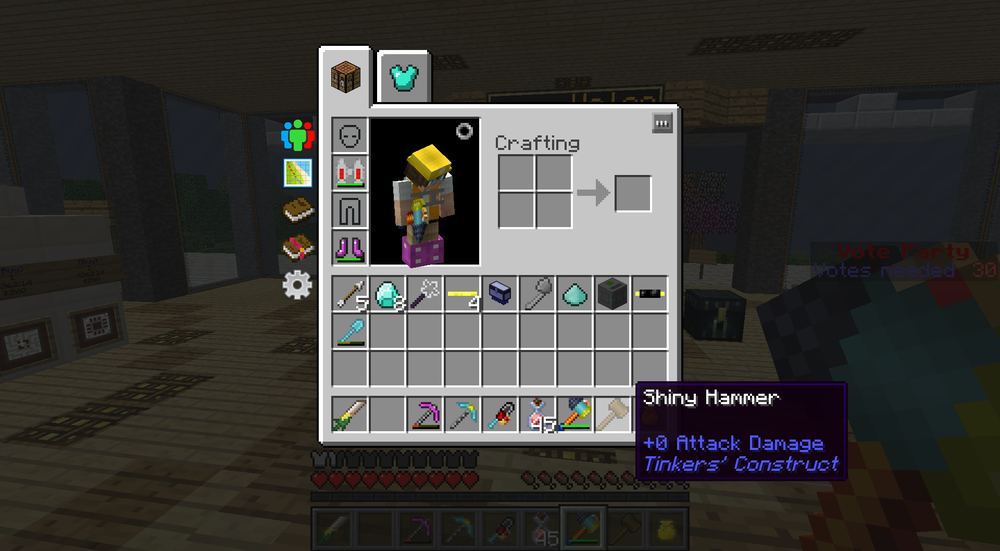Pick up the potion stack of 45
This screenshot has height=551, width=1000.
click(x=538, y=414)
